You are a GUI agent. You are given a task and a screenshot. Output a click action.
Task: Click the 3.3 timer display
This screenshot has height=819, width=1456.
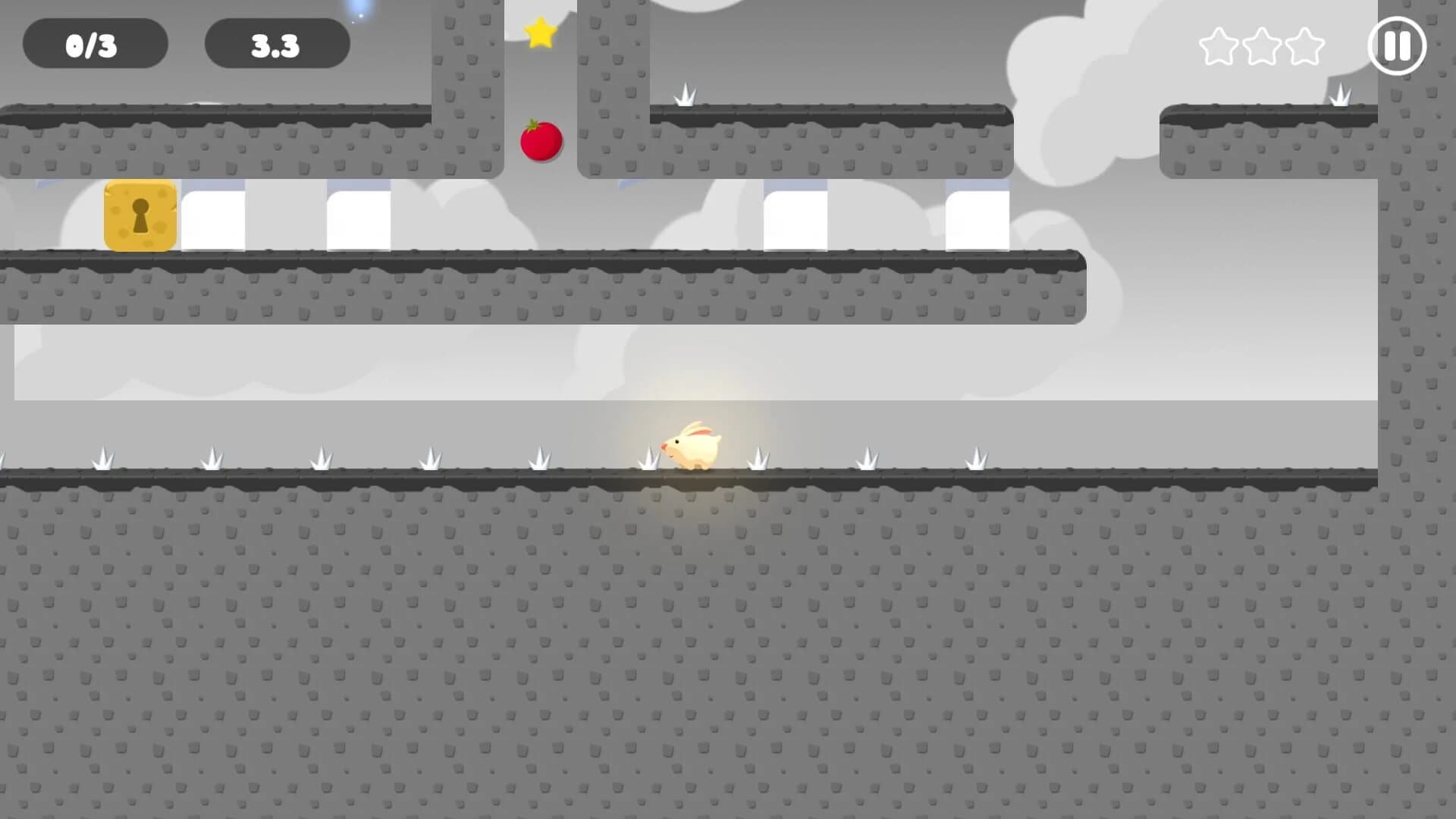point(276,45)
